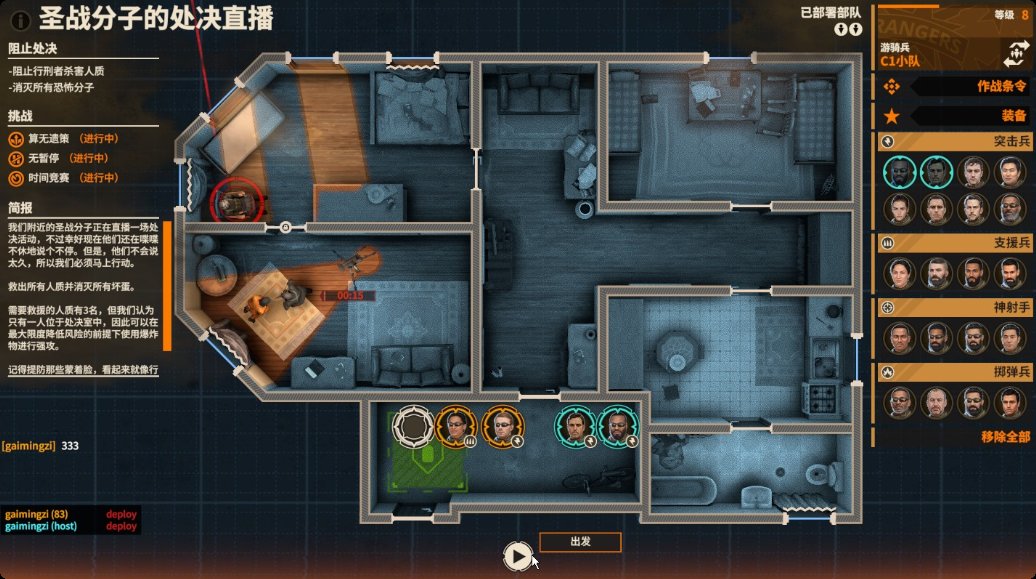This screenshot has width=1036, height=579.
Task: Start the mission with the round play button
Action: pos(517,555)
